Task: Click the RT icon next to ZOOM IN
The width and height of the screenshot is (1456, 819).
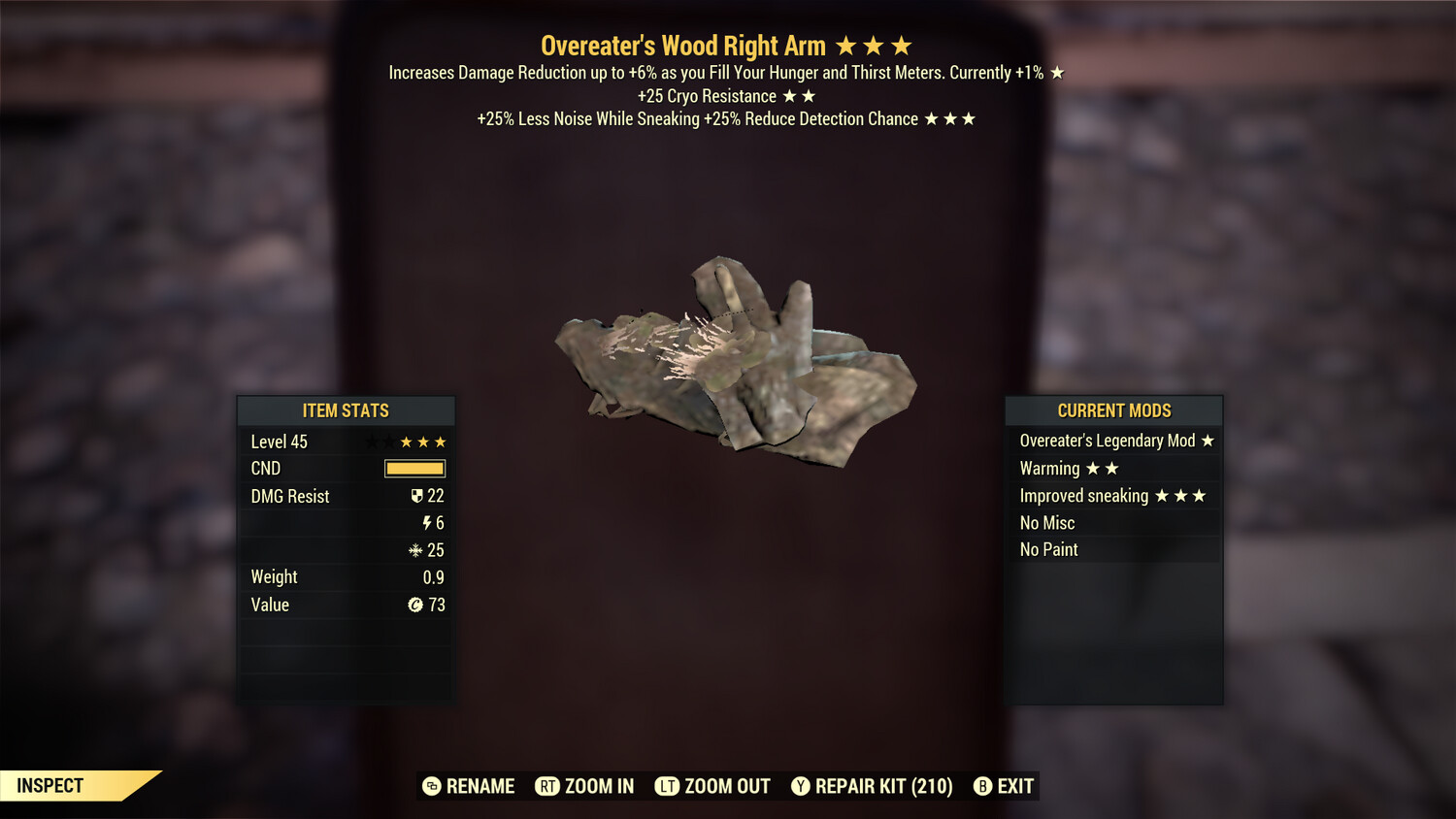Action: [546, 786]
